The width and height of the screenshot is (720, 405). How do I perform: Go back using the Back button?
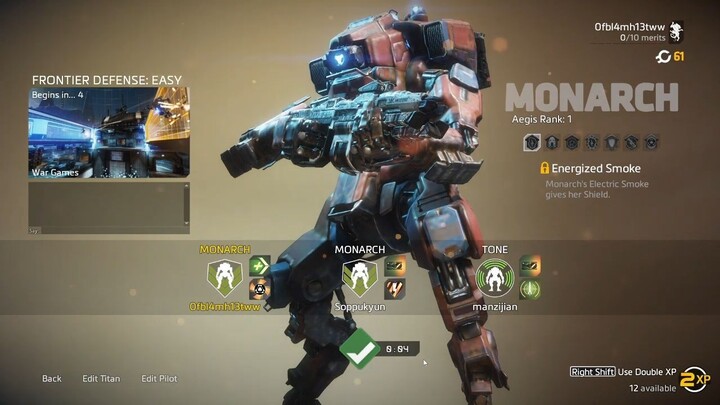pos(51,379)
